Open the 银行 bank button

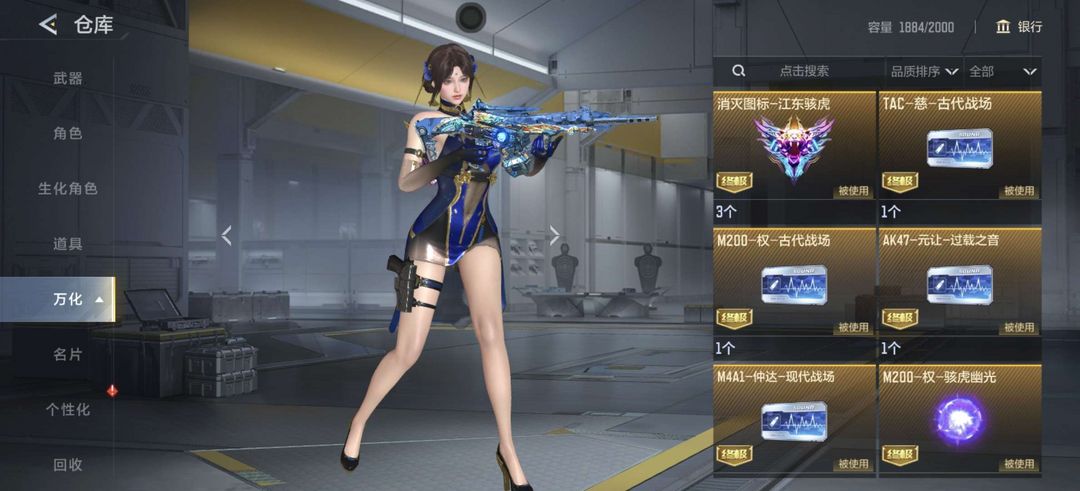[1019, 27]
